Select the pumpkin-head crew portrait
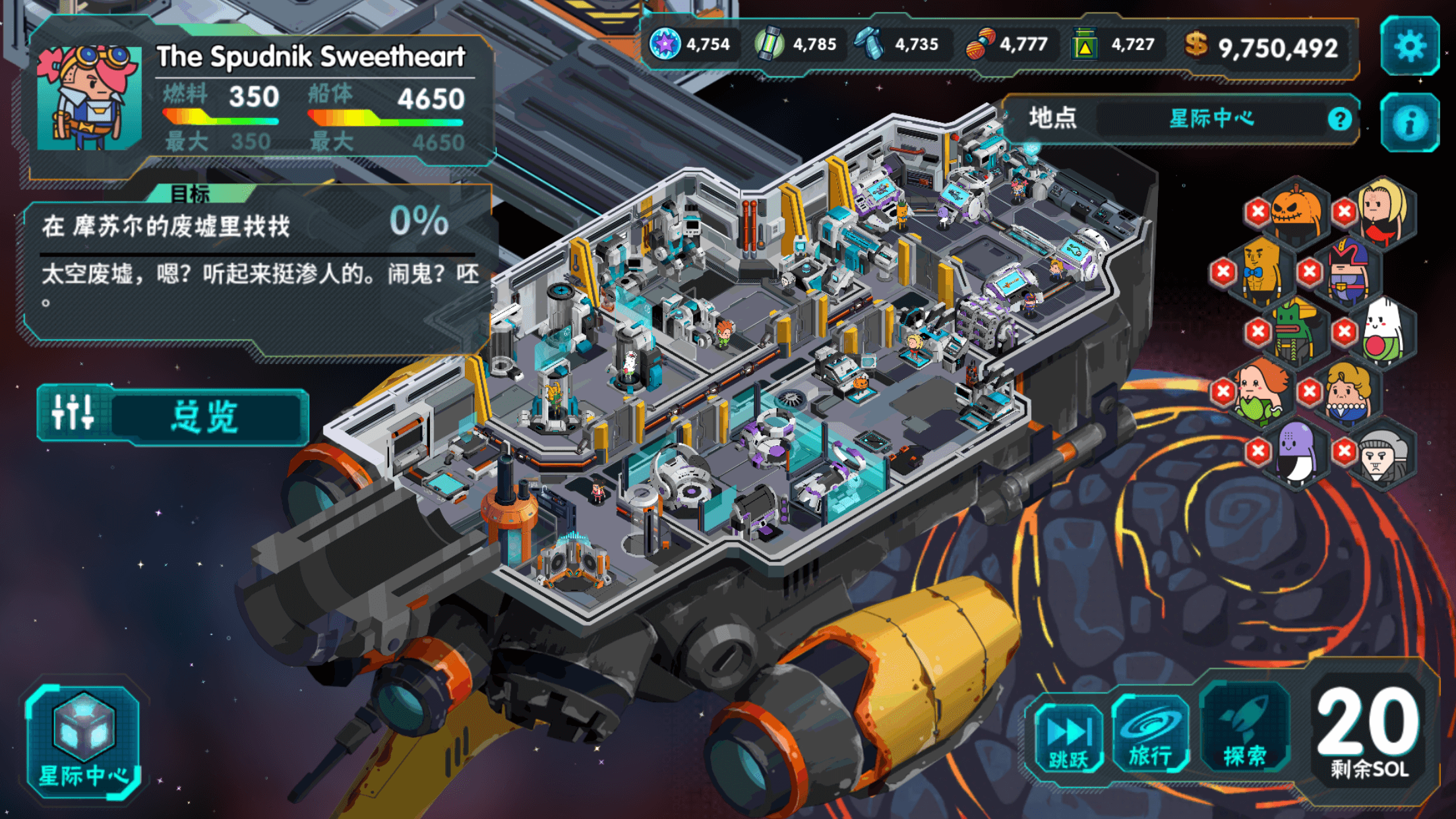Screen dimensions: 1456x819 coord(1297,211)
